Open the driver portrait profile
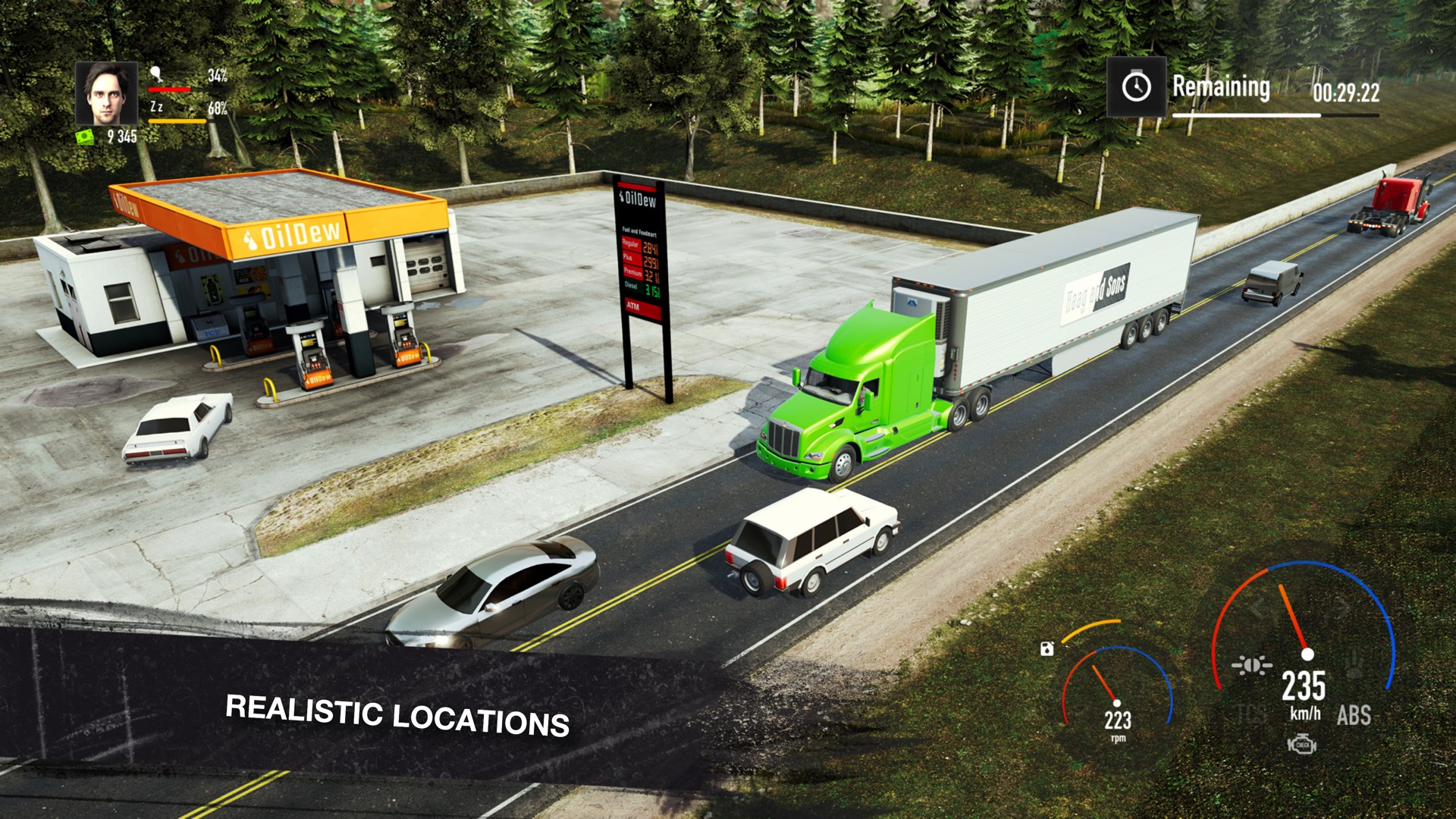Viewport: 1456px width, 819px height. (106, 93)
